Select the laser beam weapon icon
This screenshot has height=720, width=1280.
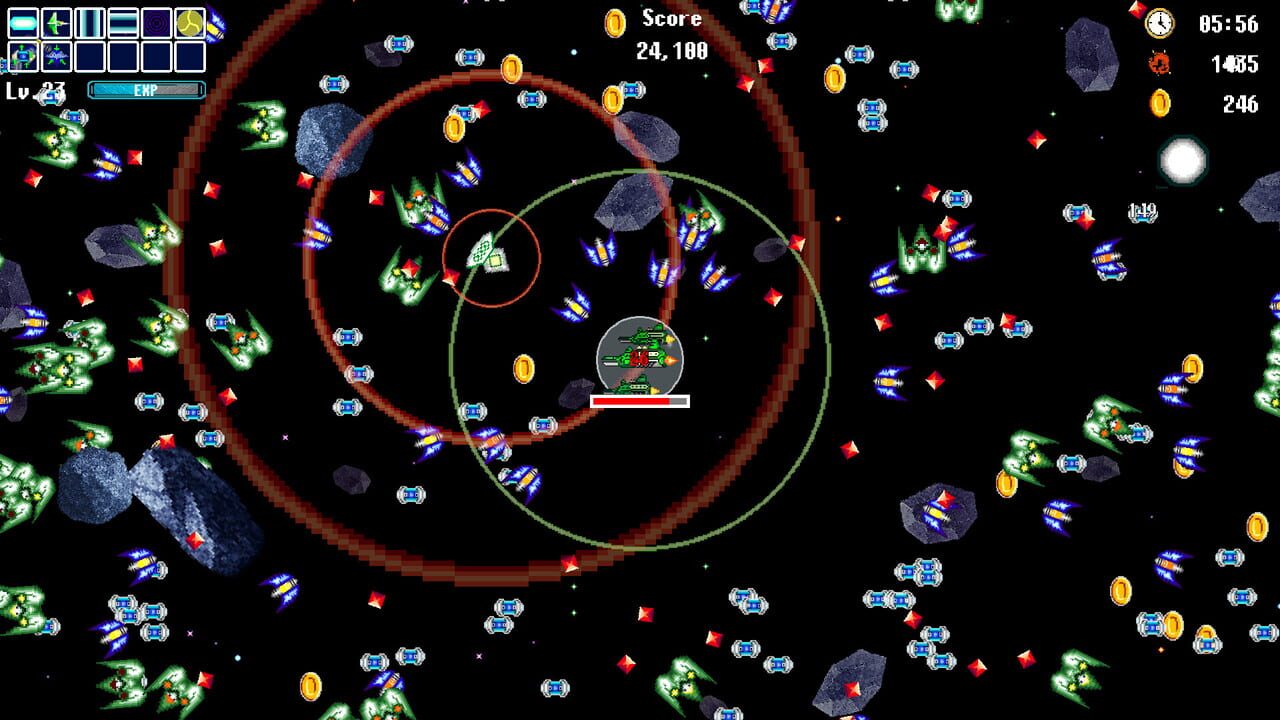pyautogui.click(x=21, y=22)
